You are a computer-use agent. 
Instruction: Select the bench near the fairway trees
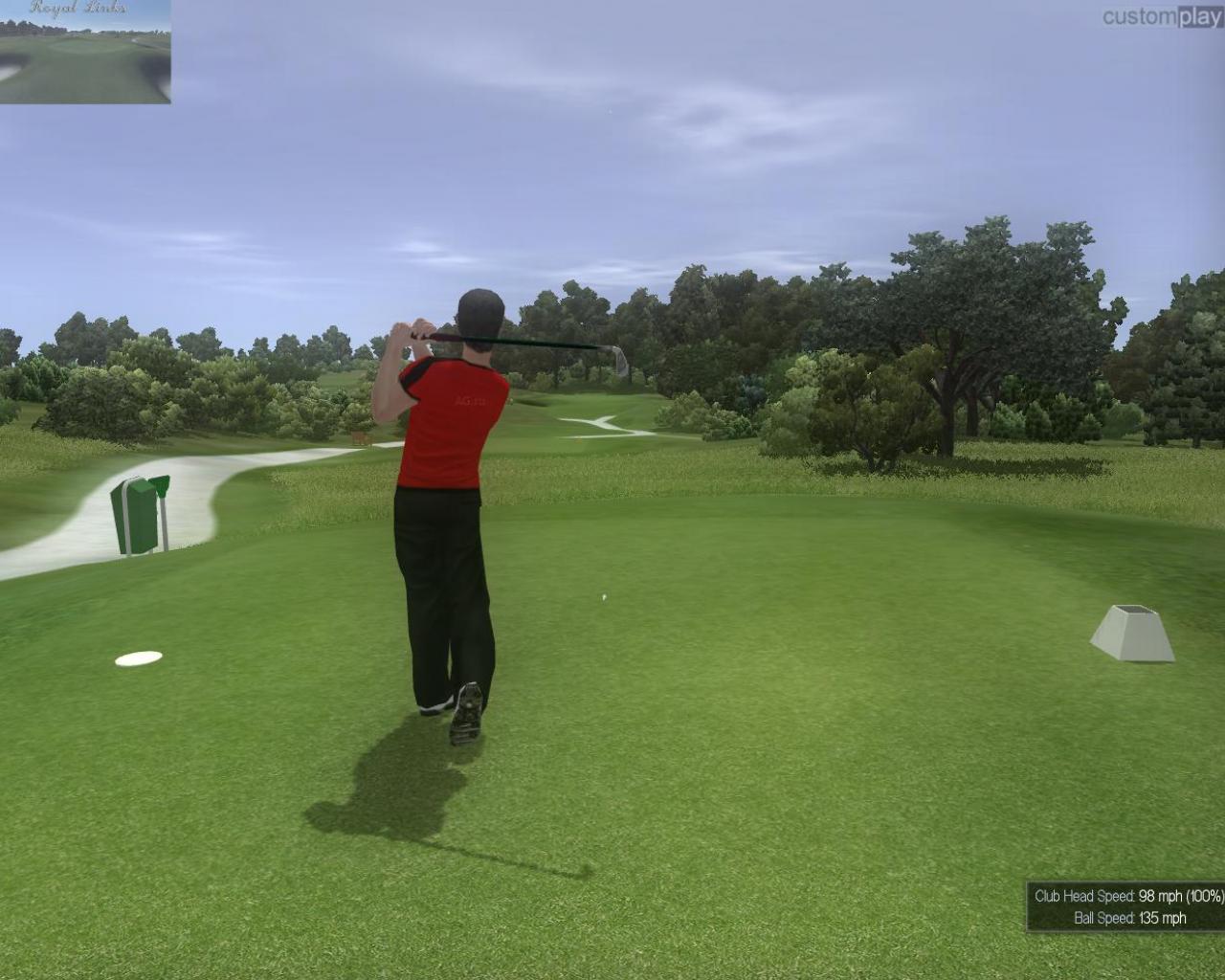pos(359,436)
